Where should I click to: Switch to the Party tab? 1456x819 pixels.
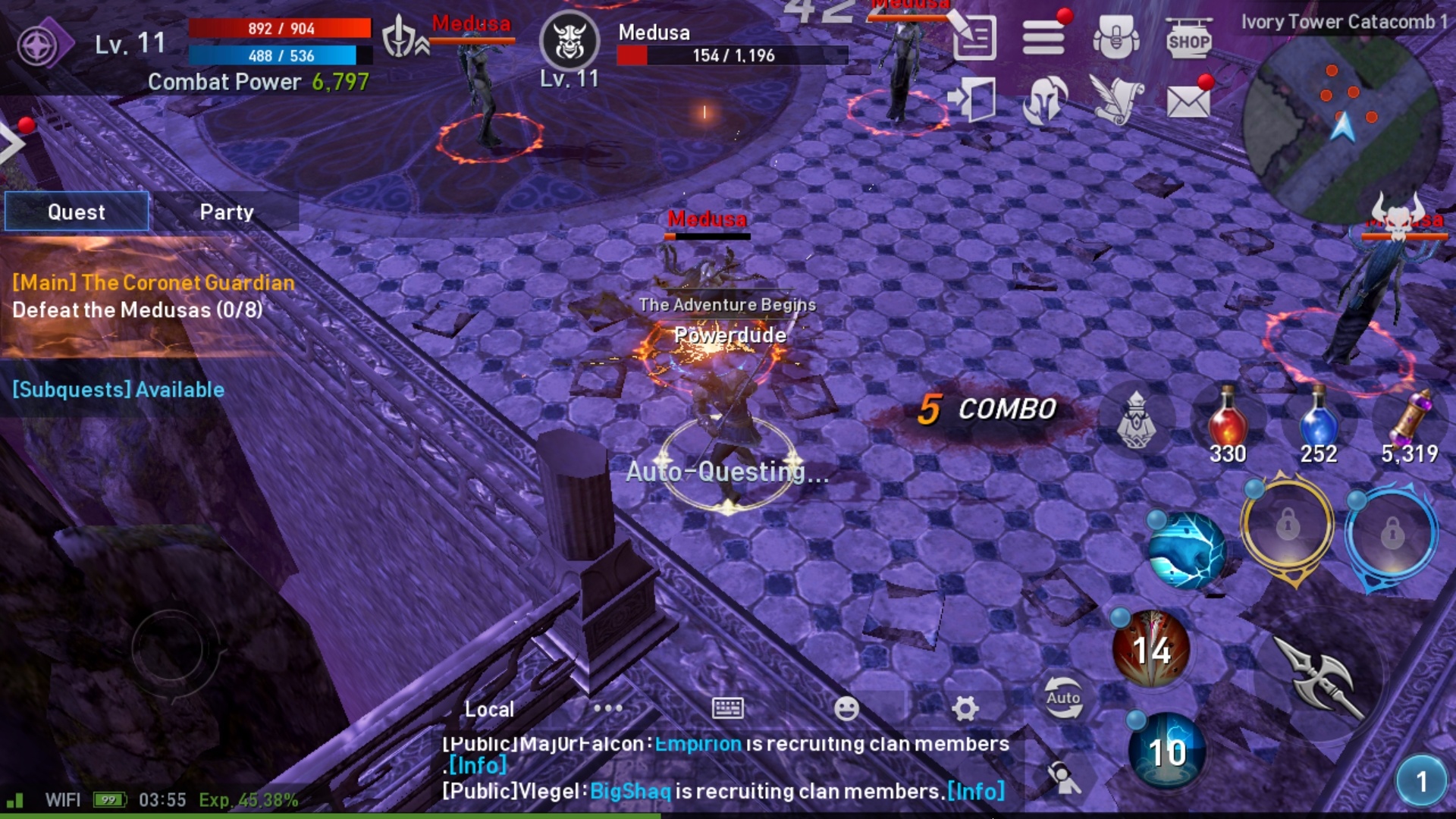[x=225, y=212]
